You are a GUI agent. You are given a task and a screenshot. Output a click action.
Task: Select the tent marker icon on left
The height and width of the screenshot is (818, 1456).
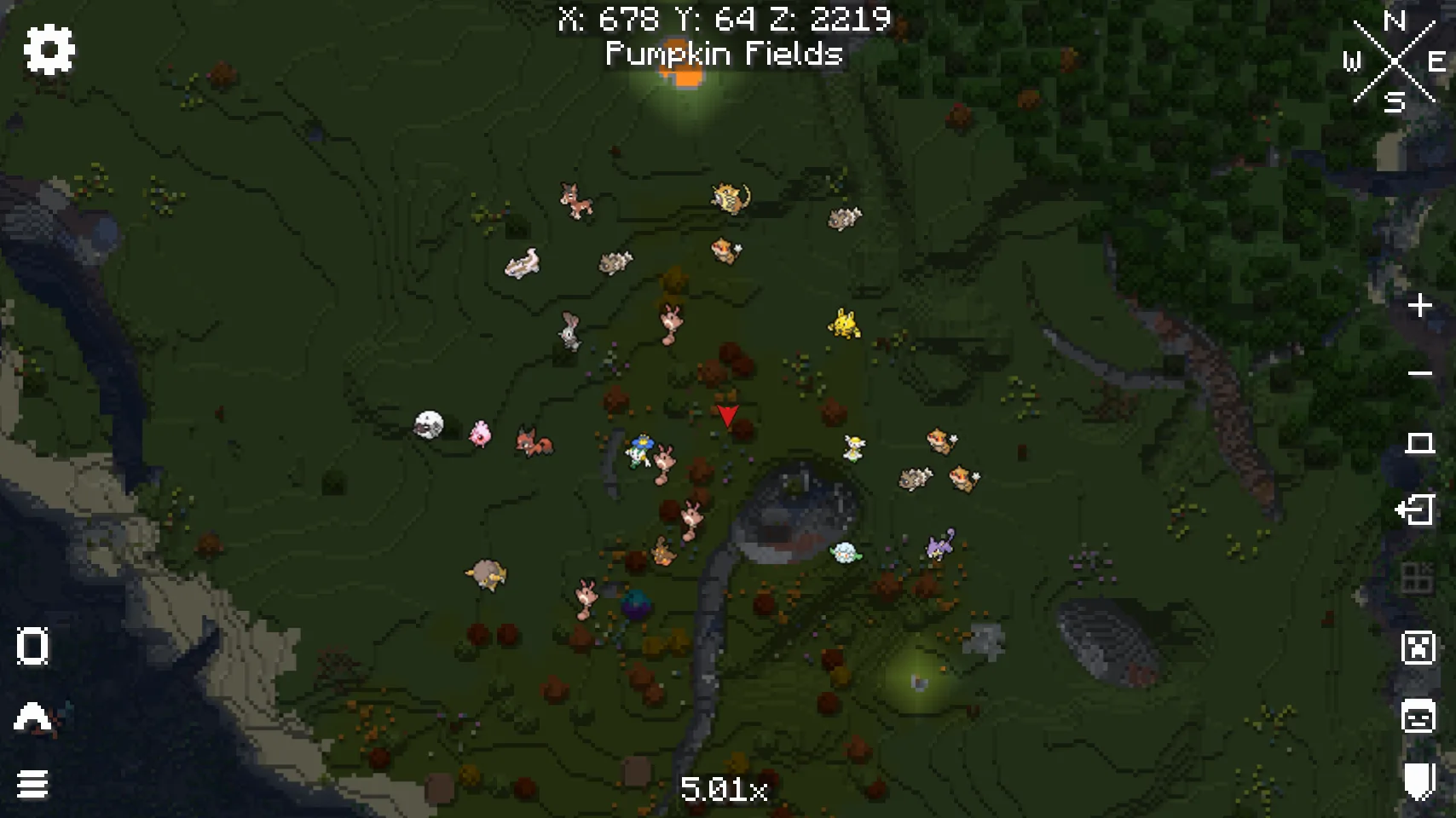32,714
